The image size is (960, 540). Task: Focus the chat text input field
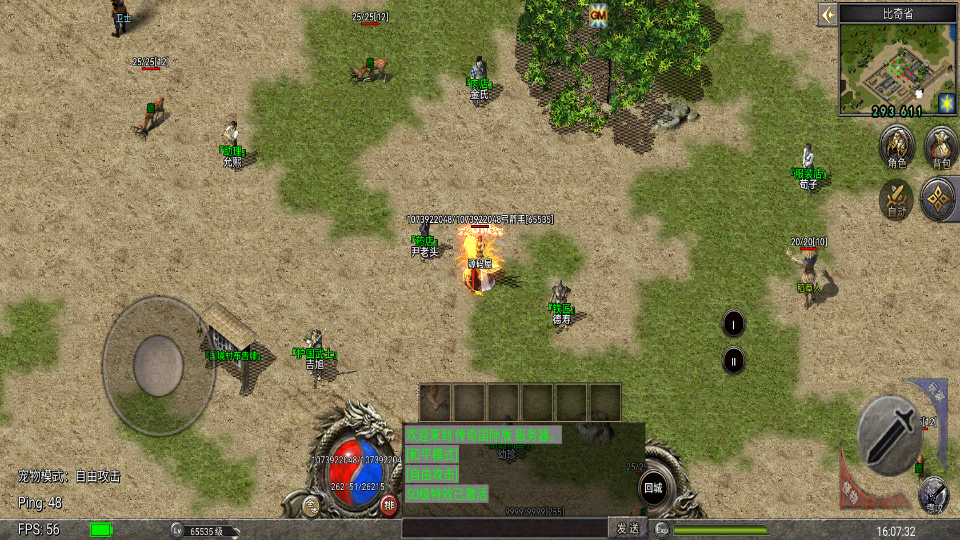click(504, 528)
